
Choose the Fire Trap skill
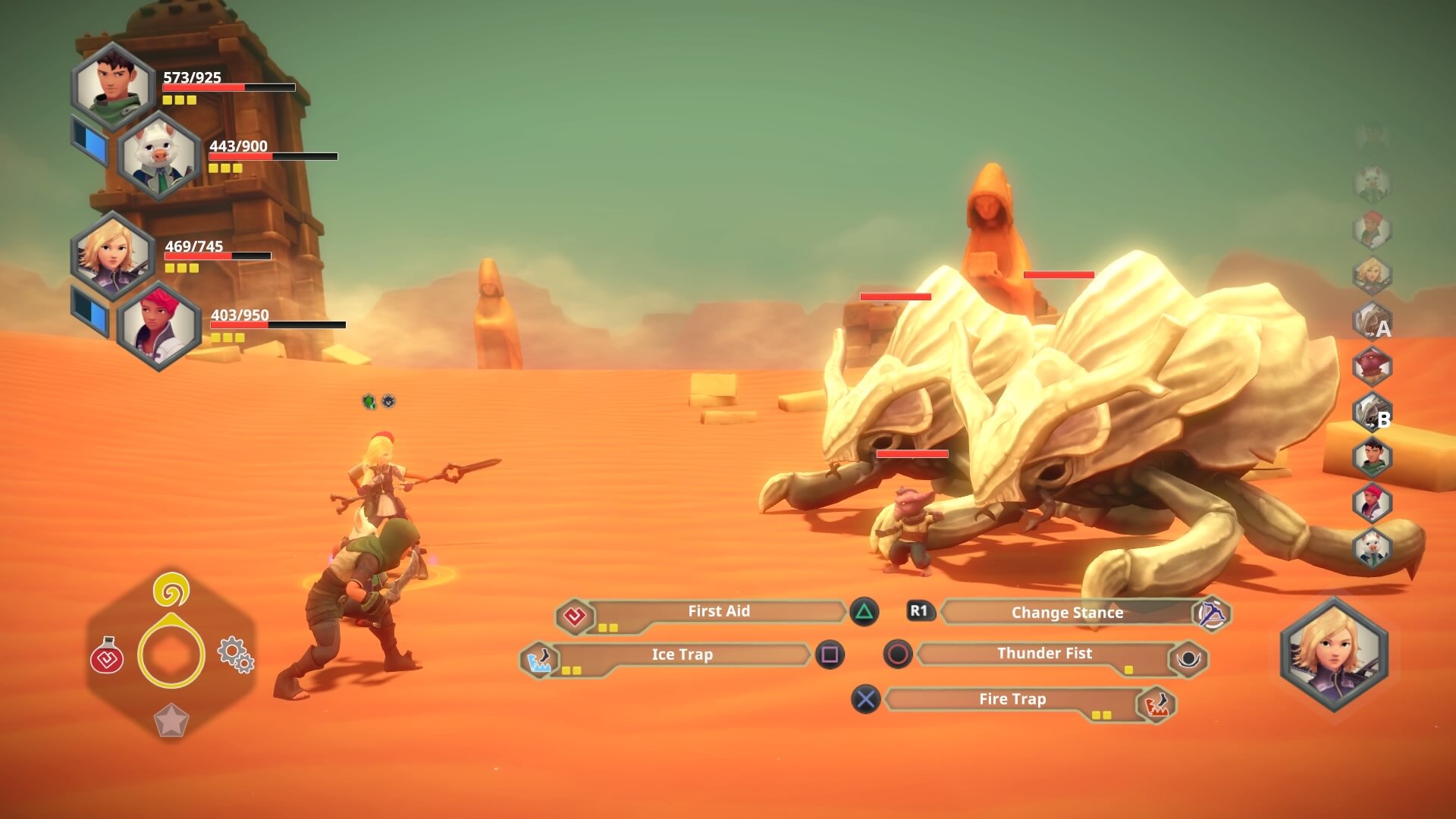tap(1012, 699)
